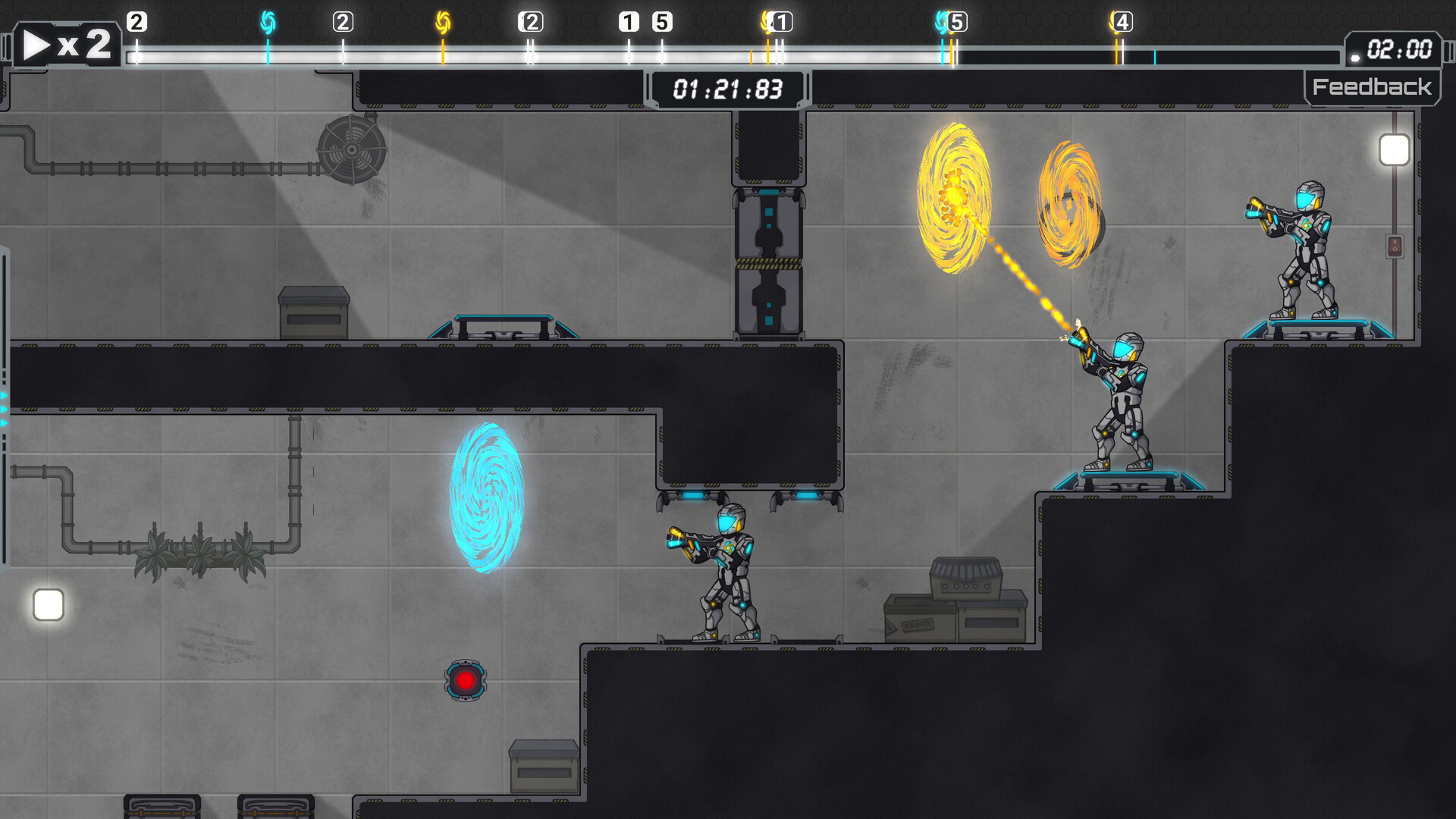Click the glowing wall light at top right
Screen dimensions: 1456x819
tap(1393, 149)
